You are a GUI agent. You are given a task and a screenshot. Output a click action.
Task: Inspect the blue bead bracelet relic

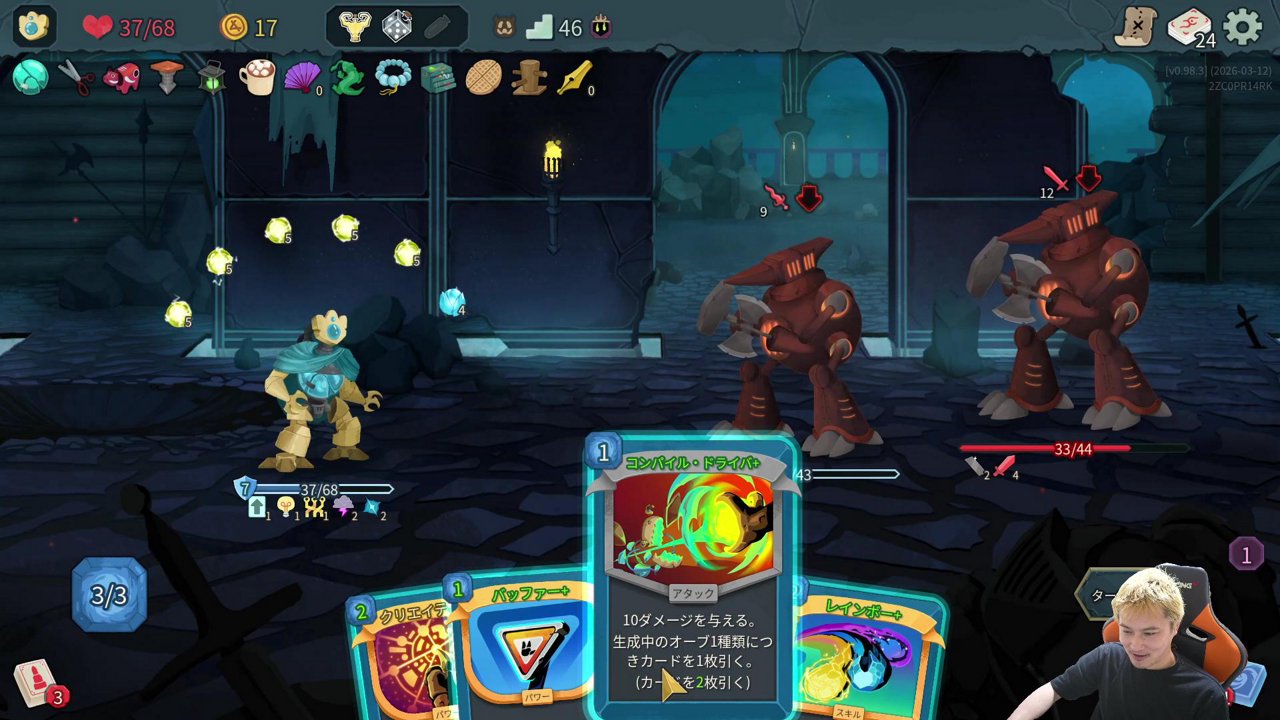pyautogui.click(x=393, y=77)
